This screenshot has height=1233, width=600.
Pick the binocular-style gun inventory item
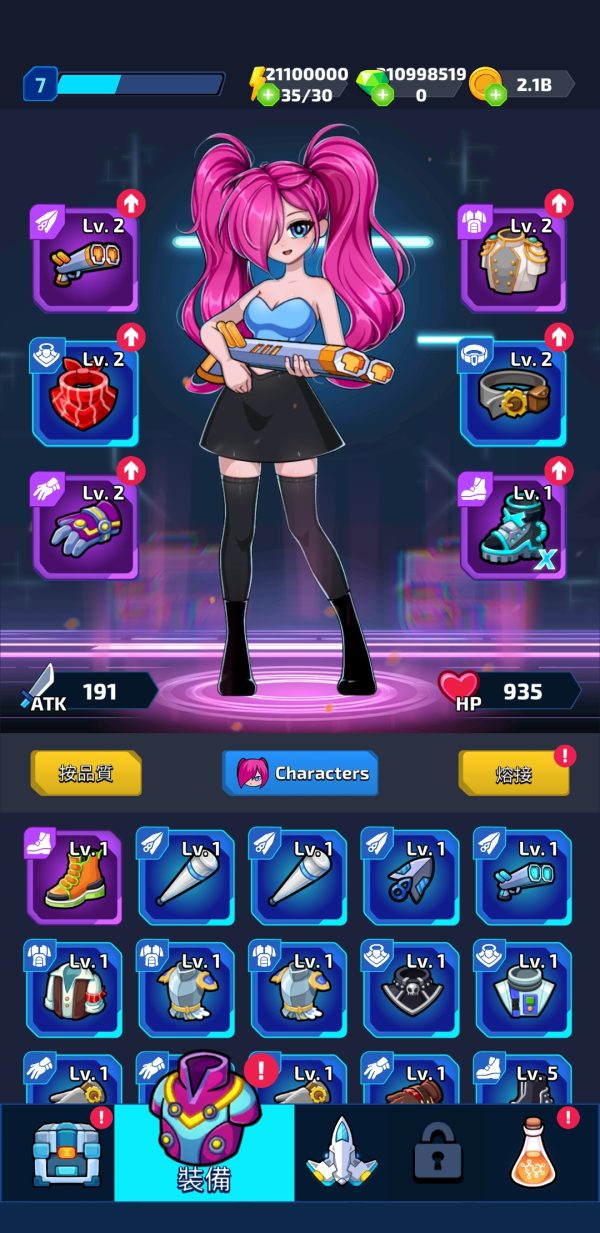tap(523, 877)
